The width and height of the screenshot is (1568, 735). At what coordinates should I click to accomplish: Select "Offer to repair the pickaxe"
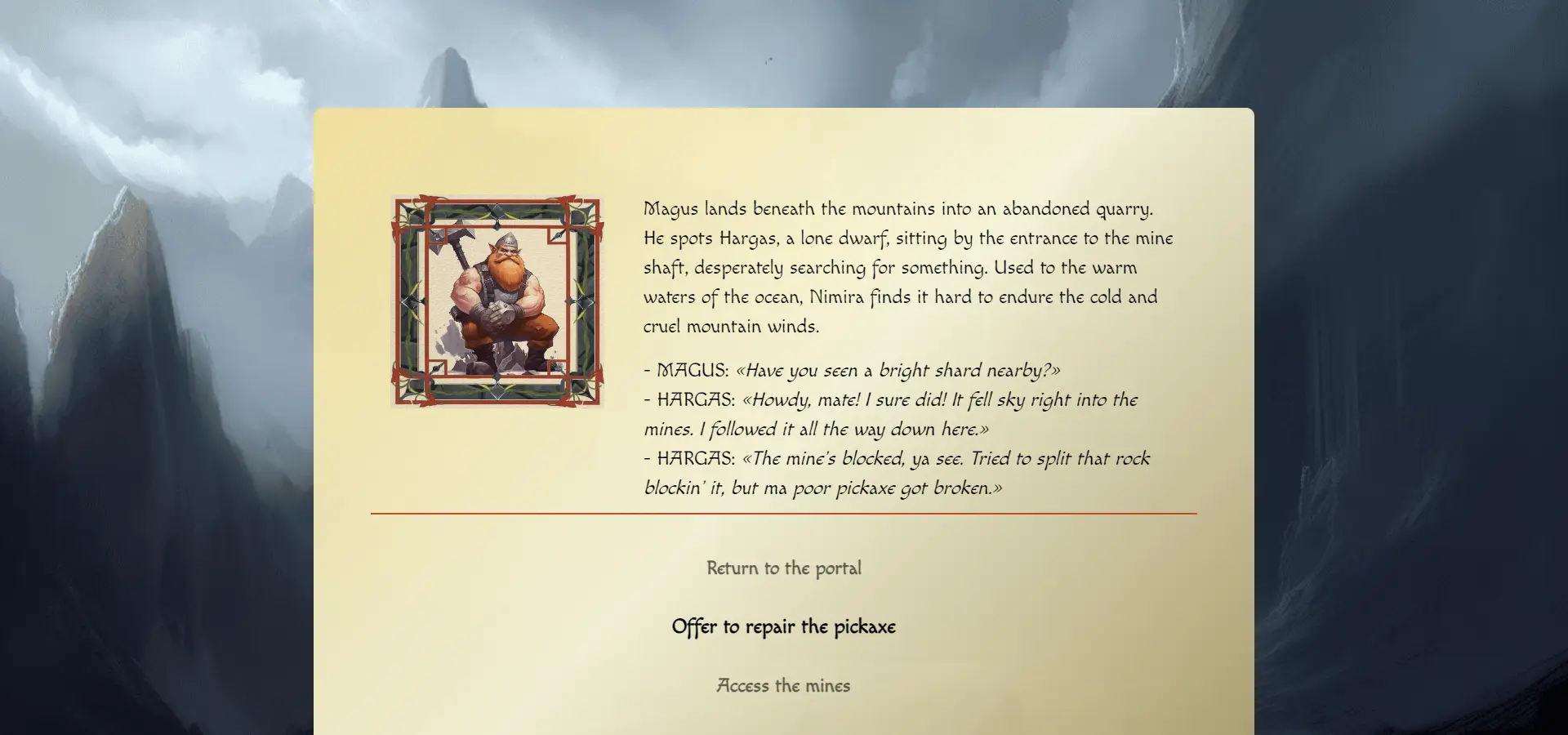[783, 627]
